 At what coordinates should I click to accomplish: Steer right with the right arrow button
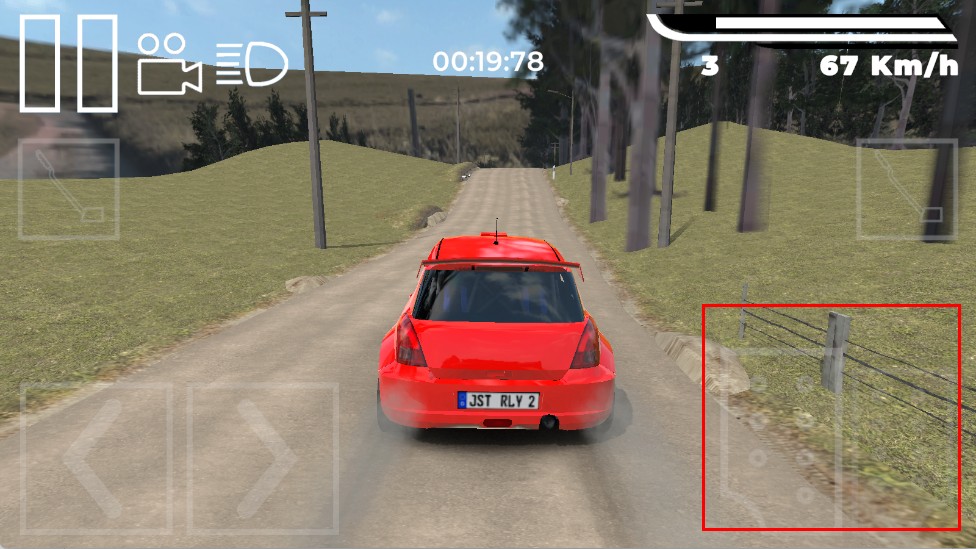click(263, 457)
